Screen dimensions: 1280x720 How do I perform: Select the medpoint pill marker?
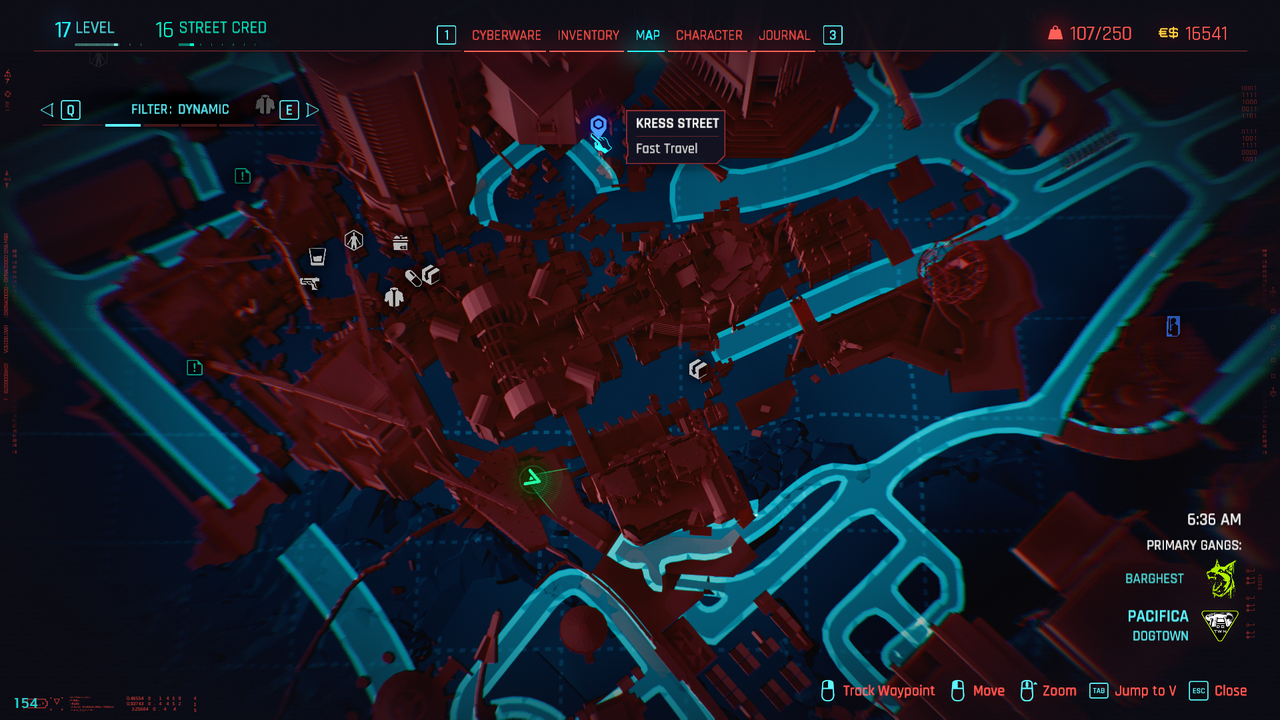pyautogui.click(x=412, y=277)
